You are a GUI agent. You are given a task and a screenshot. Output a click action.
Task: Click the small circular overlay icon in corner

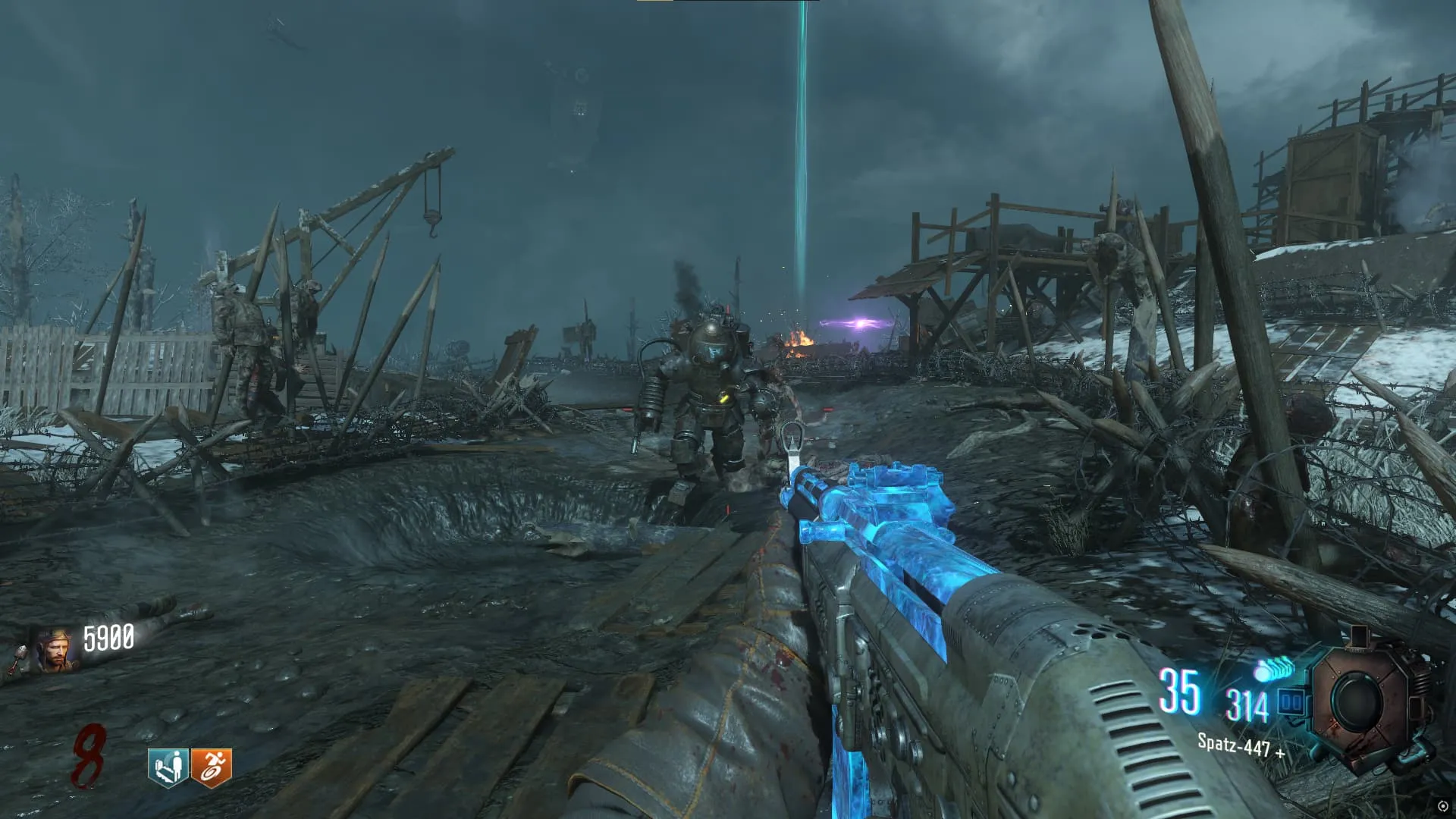pos(1442,806)
